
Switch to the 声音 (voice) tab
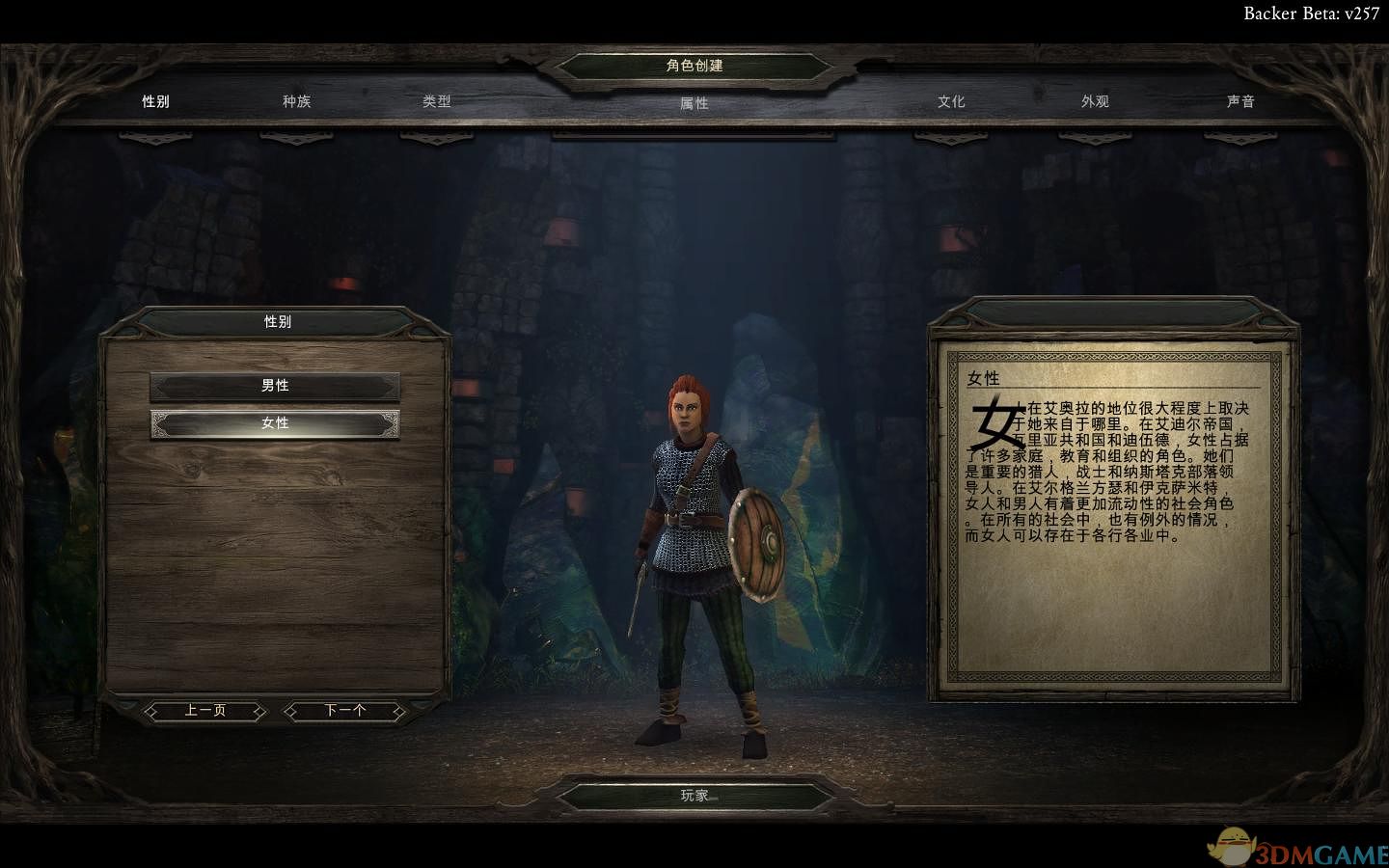tap(1240, 101)
